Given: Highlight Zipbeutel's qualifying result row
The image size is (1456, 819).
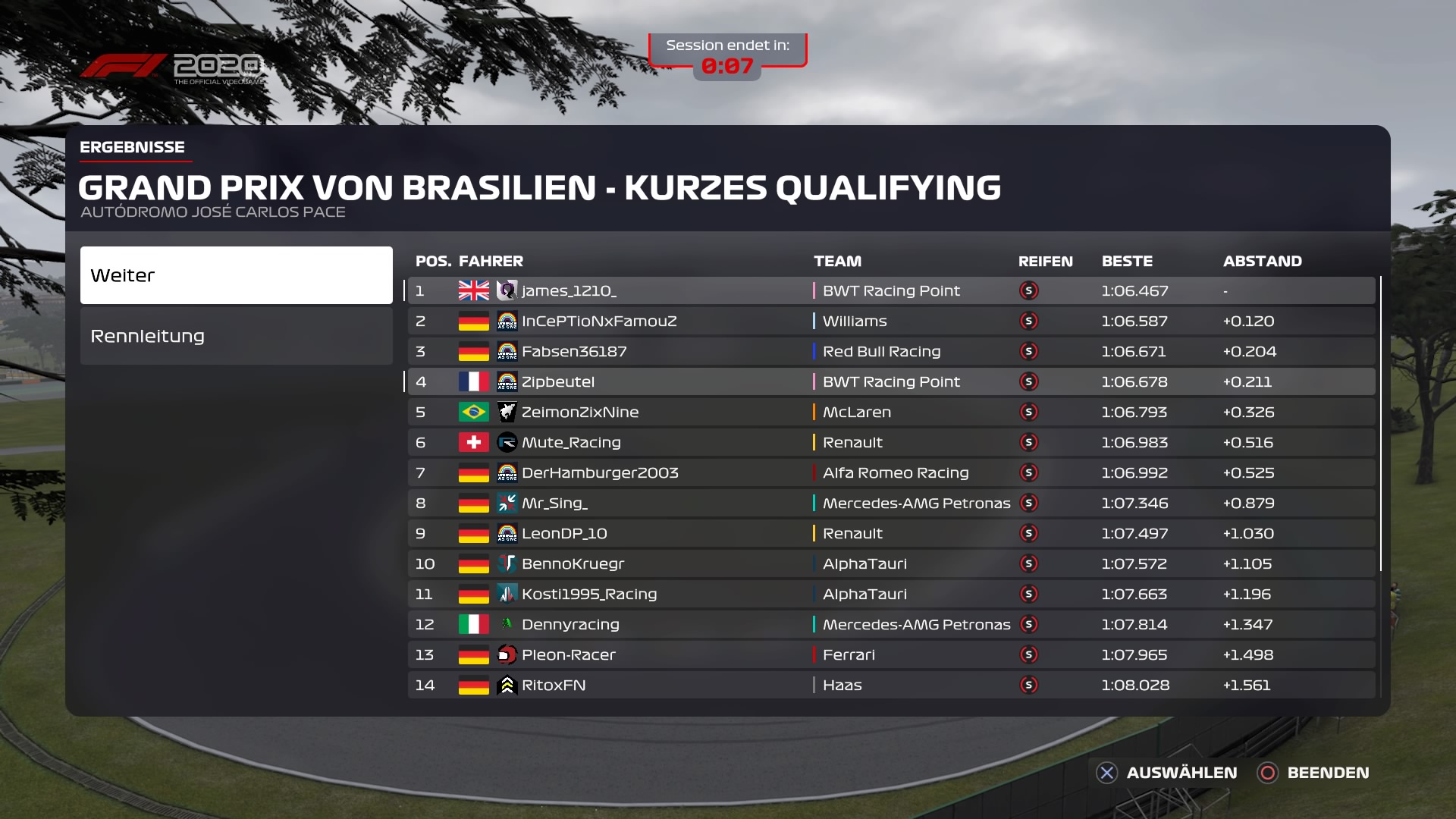Looking at the screenshot, I should tap(891, 381).
